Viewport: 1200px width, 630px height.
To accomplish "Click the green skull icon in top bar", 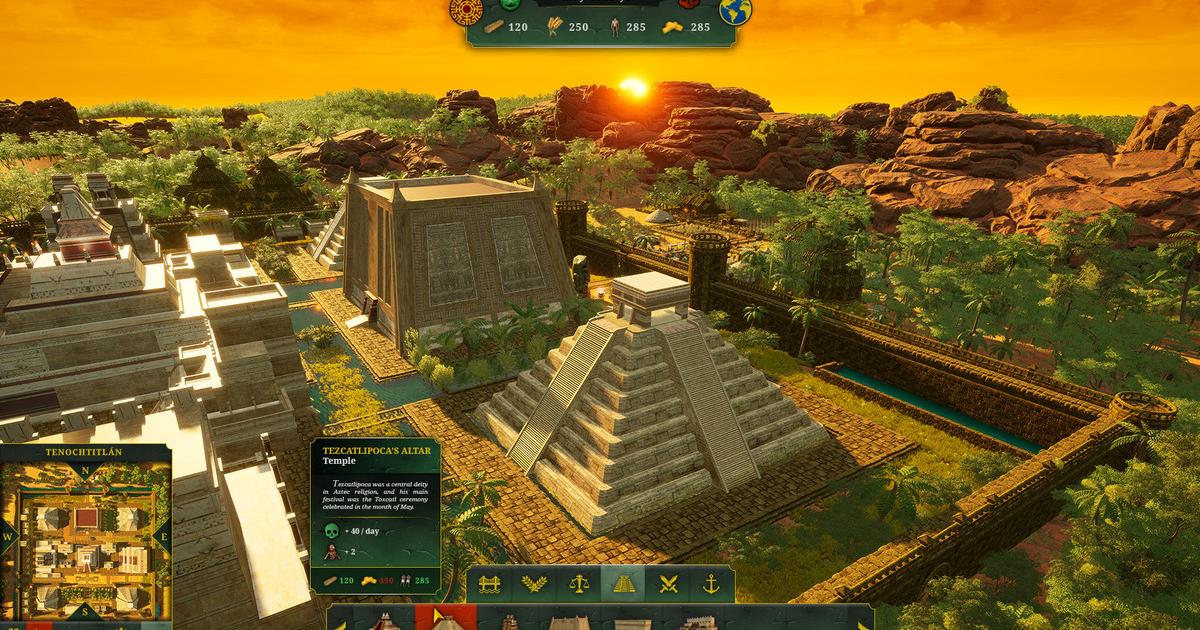I will pyautogui.click(x=511, y=4).
